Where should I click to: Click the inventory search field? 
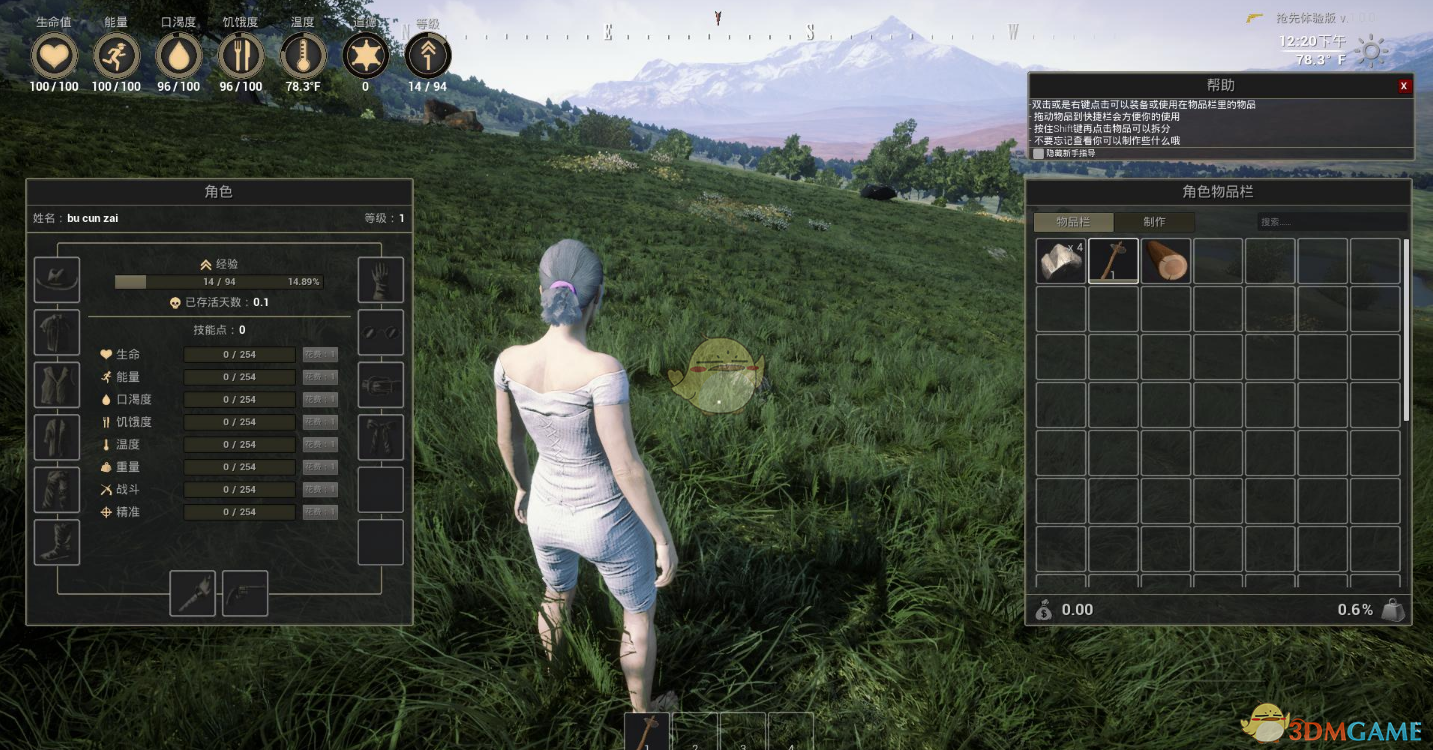tap(1330, 222)
